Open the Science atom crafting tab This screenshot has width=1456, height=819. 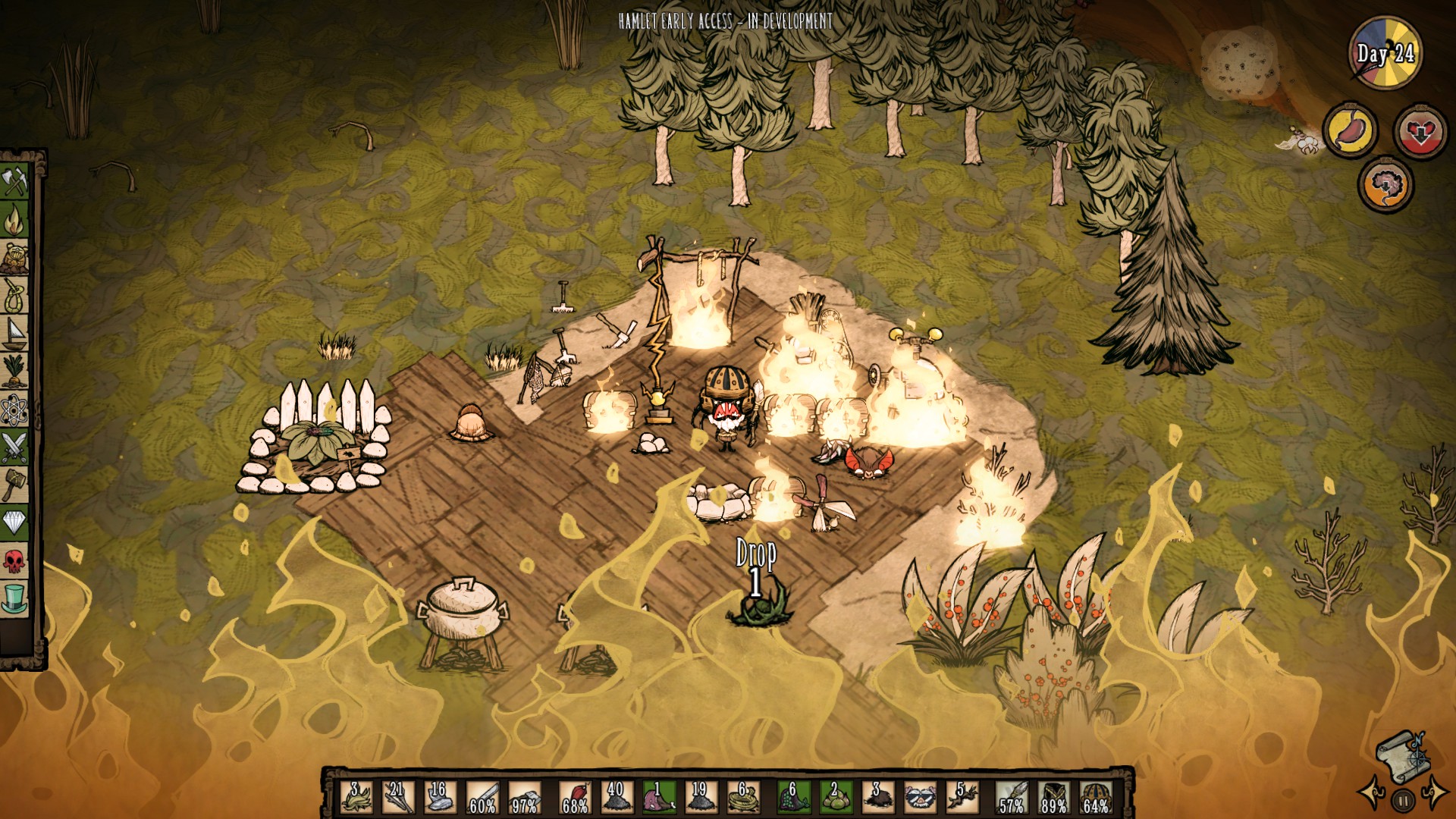pyautogui.click(x=14, y=410)
